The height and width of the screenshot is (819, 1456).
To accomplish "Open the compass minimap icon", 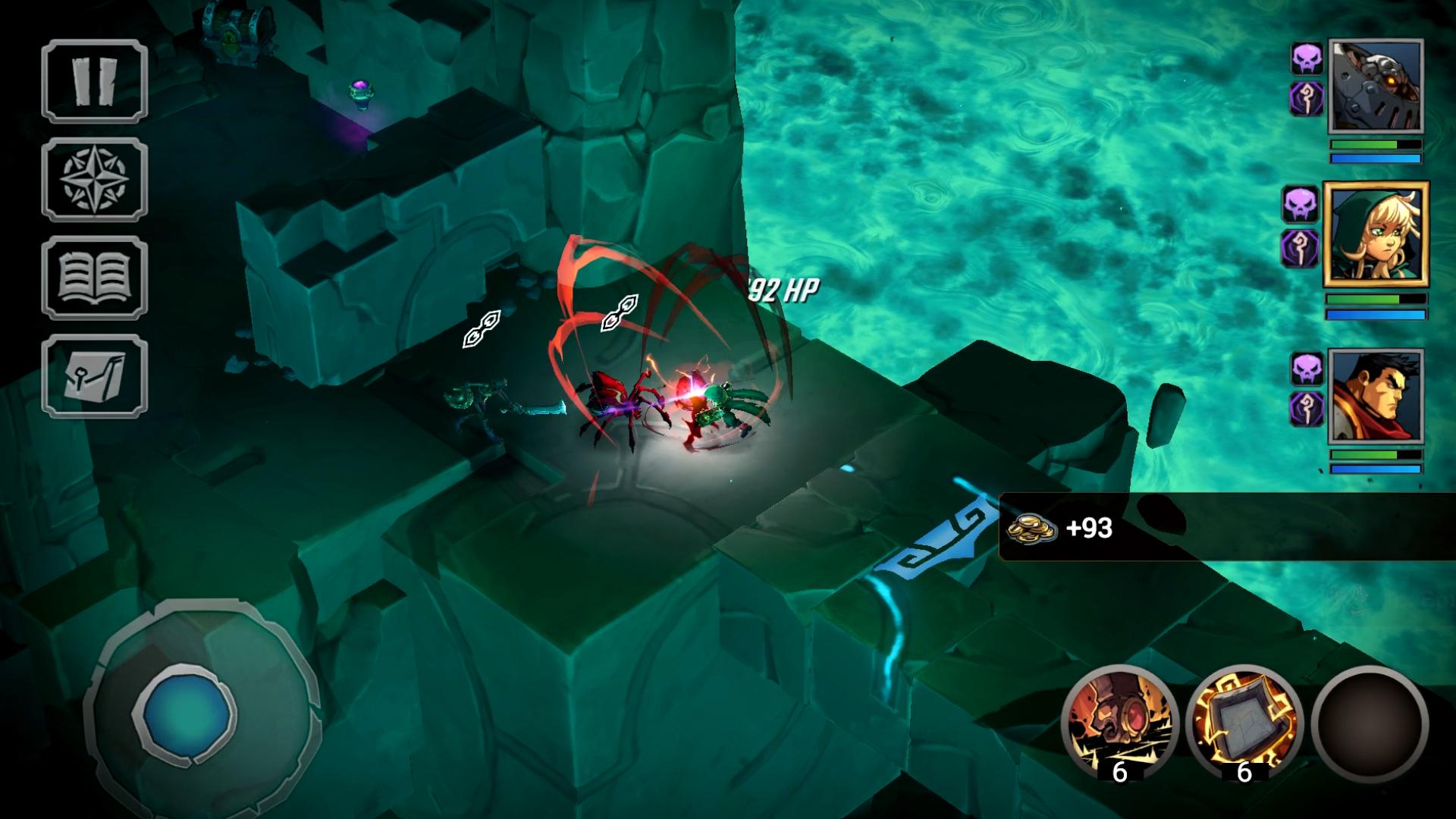I will pyautogui.click(x=94, y=178).
